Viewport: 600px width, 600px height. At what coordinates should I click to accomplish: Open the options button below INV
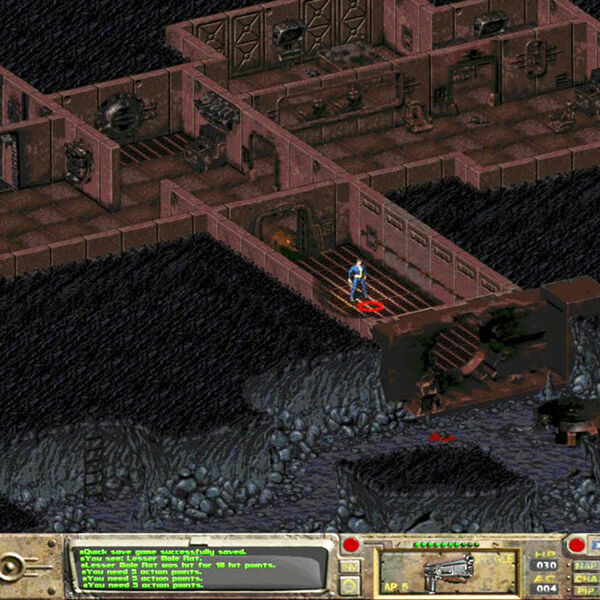[x=350, y=584]
